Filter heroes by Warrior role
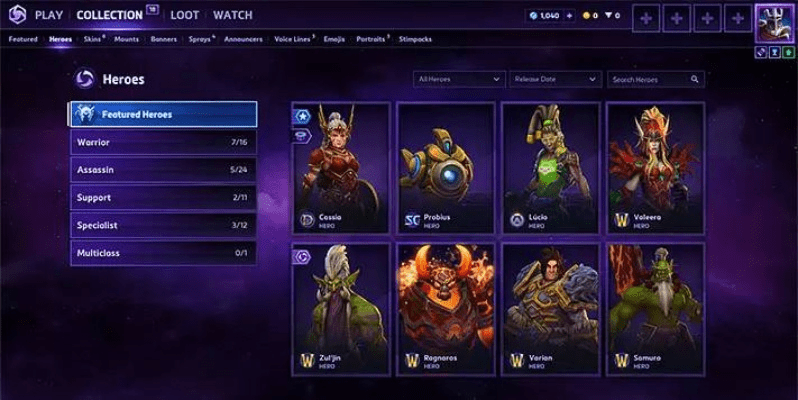 tap(162, 142)
